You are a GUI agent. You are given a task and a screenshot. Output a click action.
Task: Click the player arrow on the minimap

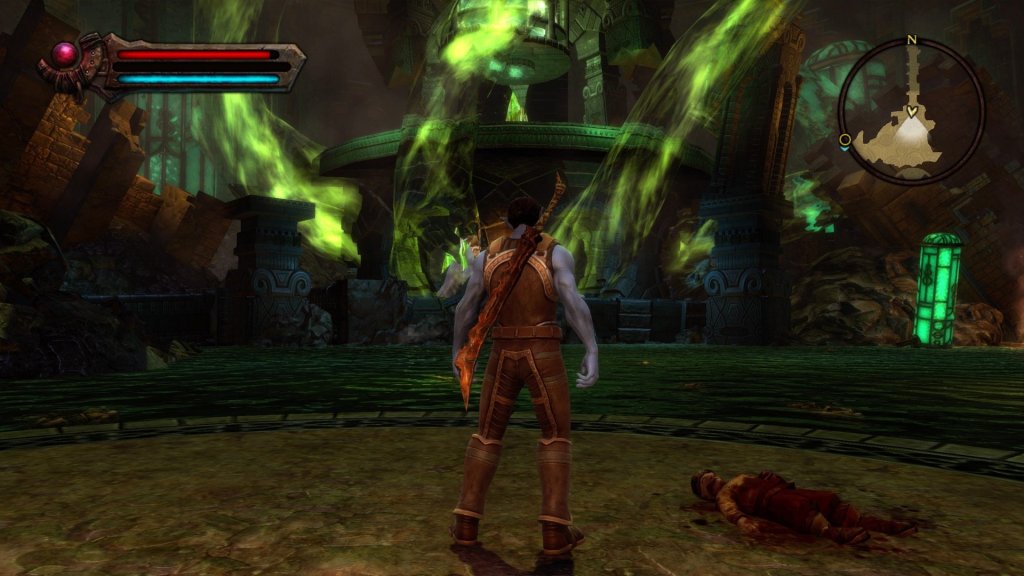click(912, 111)
